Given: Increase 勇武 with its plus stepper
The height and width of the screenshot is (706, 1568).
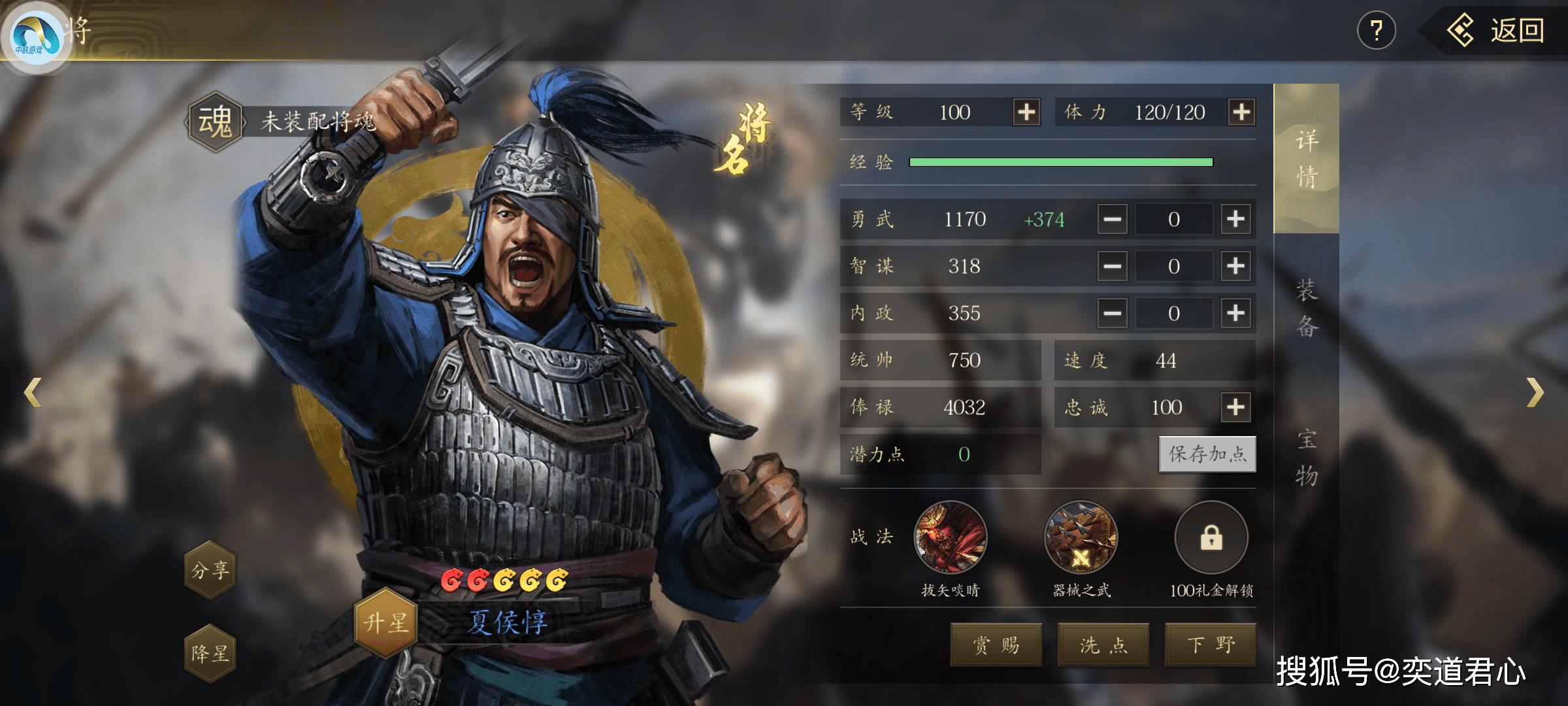Looking at the screenshot, I should point(1235,220).
